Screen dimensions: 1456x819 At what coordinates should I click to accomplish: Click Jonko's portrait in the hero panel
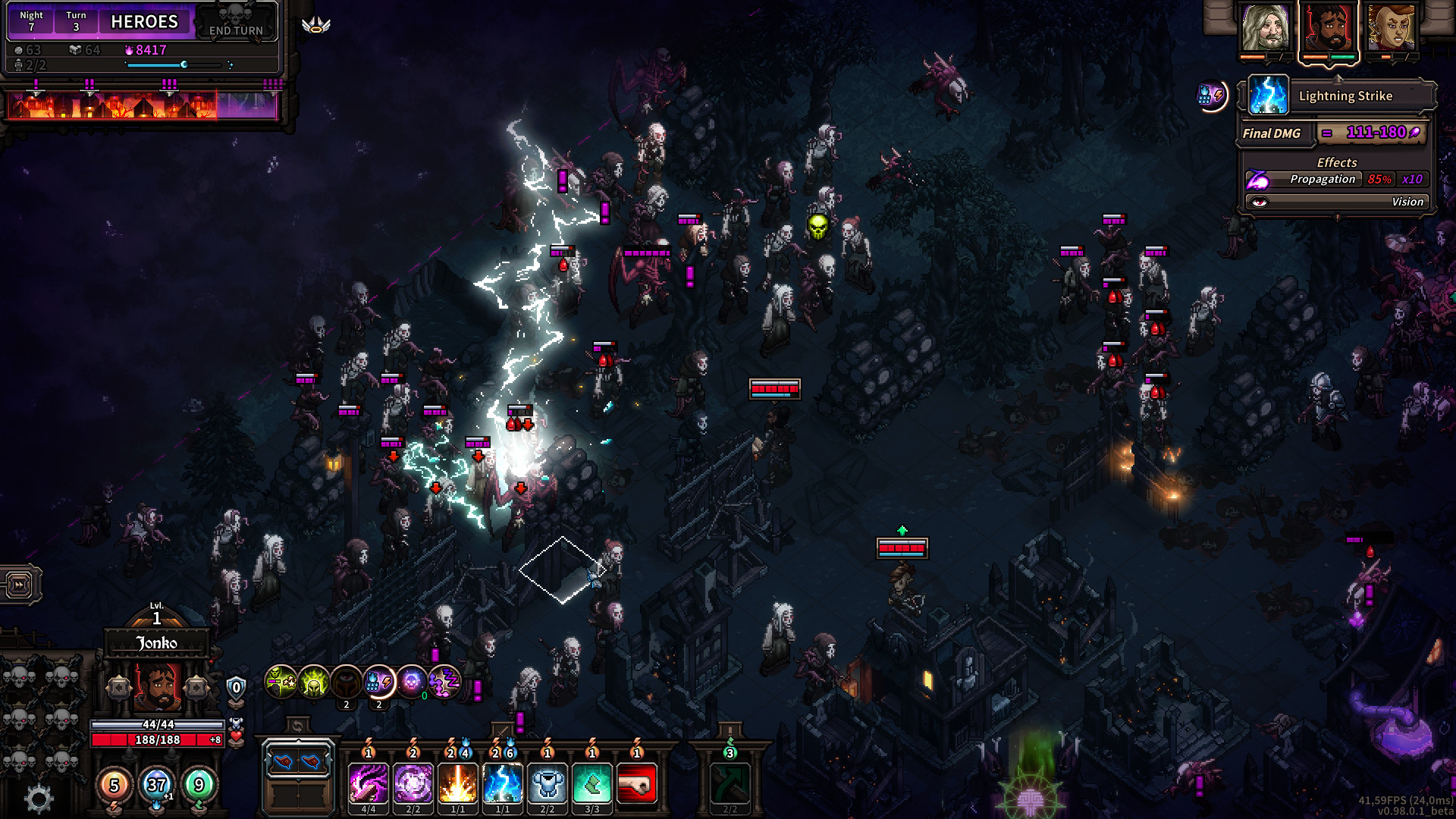tap(158, 686)
